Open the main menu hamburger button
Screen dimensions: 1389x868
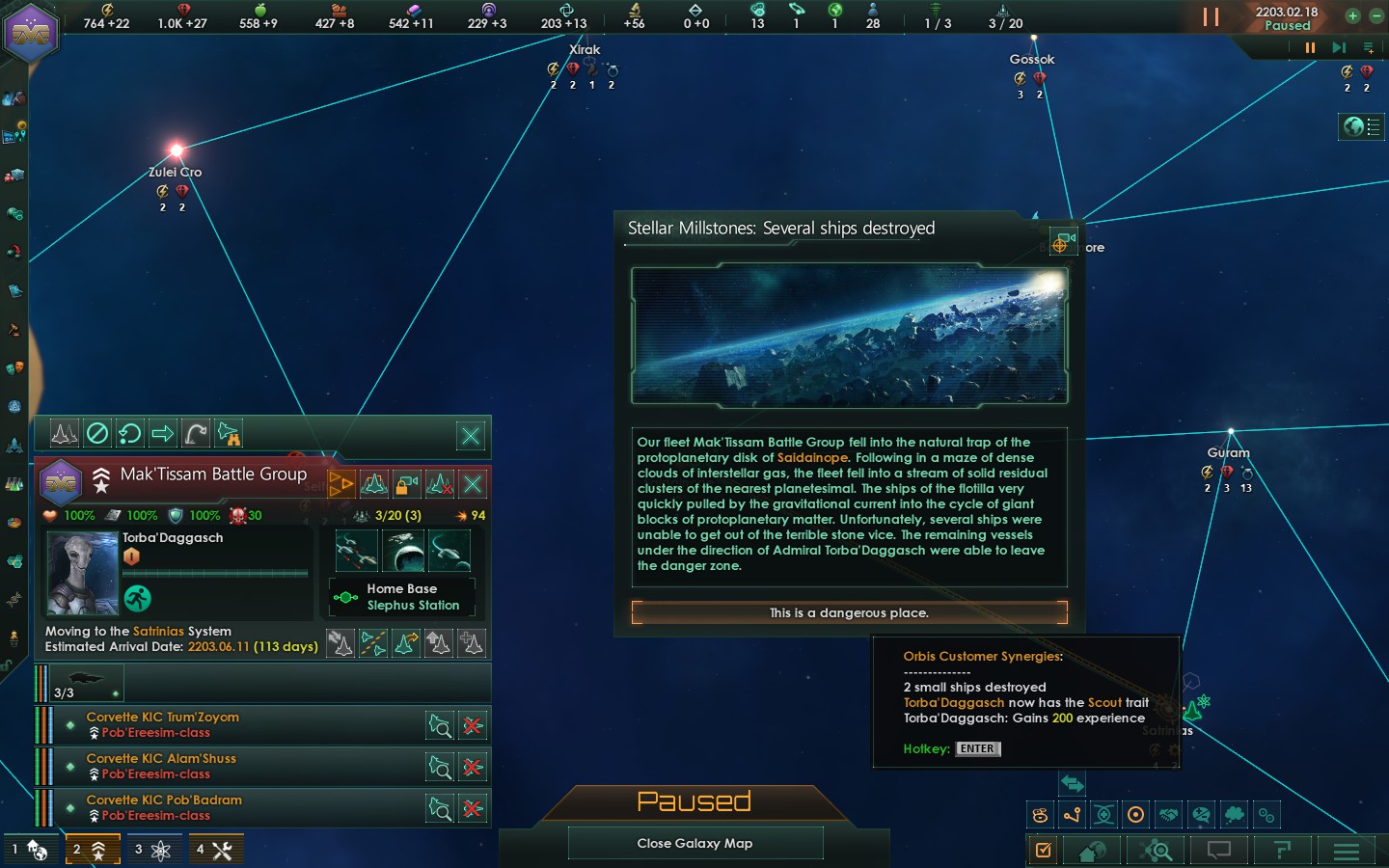pyautogui.click(x=1346, y=851)
